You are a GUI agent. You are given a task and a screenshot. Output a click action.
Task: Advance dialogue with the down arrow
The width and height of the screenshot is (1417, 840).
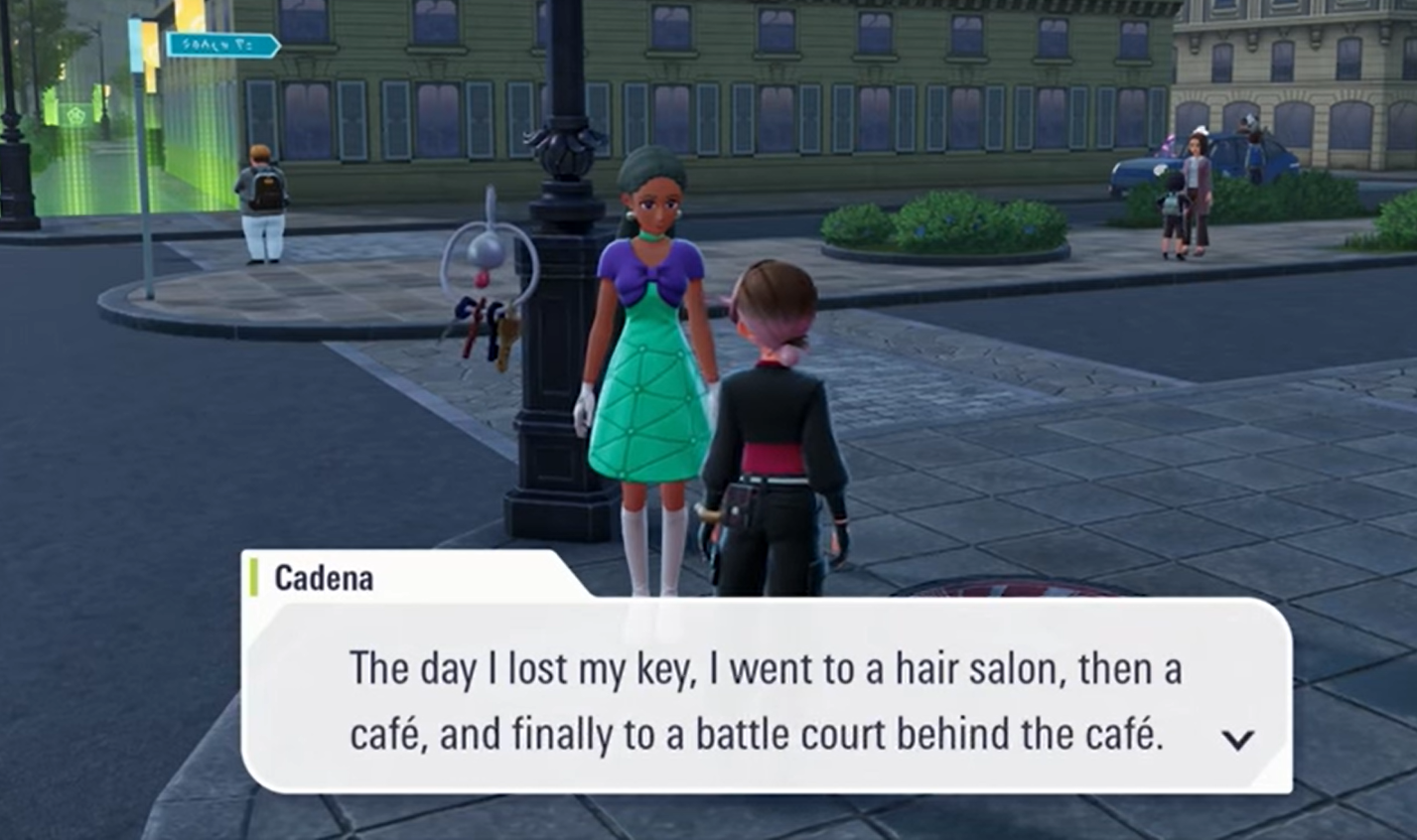pyautogui.click(x=1237, y=739)
